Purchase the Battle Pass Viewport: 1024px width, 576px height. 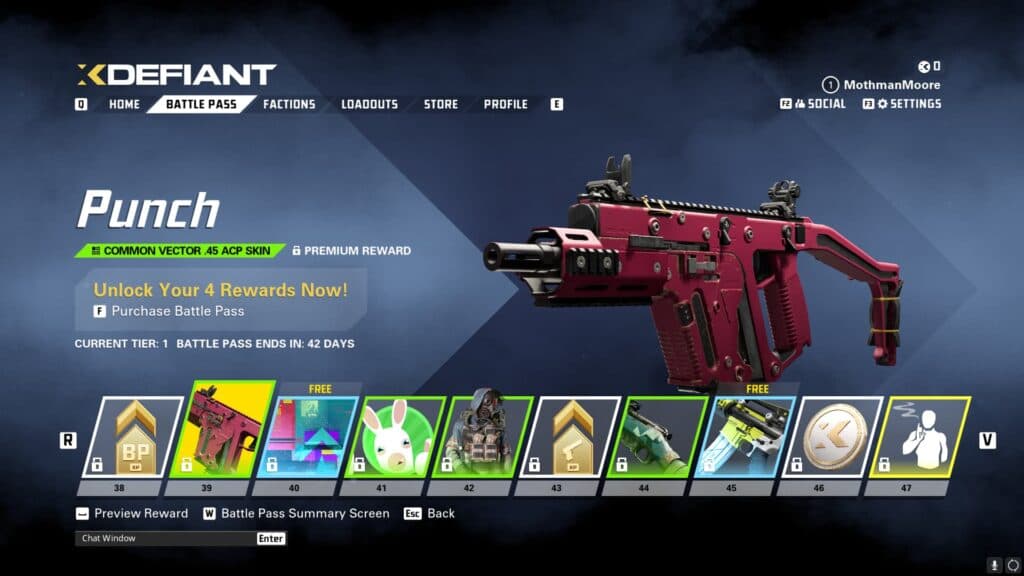(177, 311)
